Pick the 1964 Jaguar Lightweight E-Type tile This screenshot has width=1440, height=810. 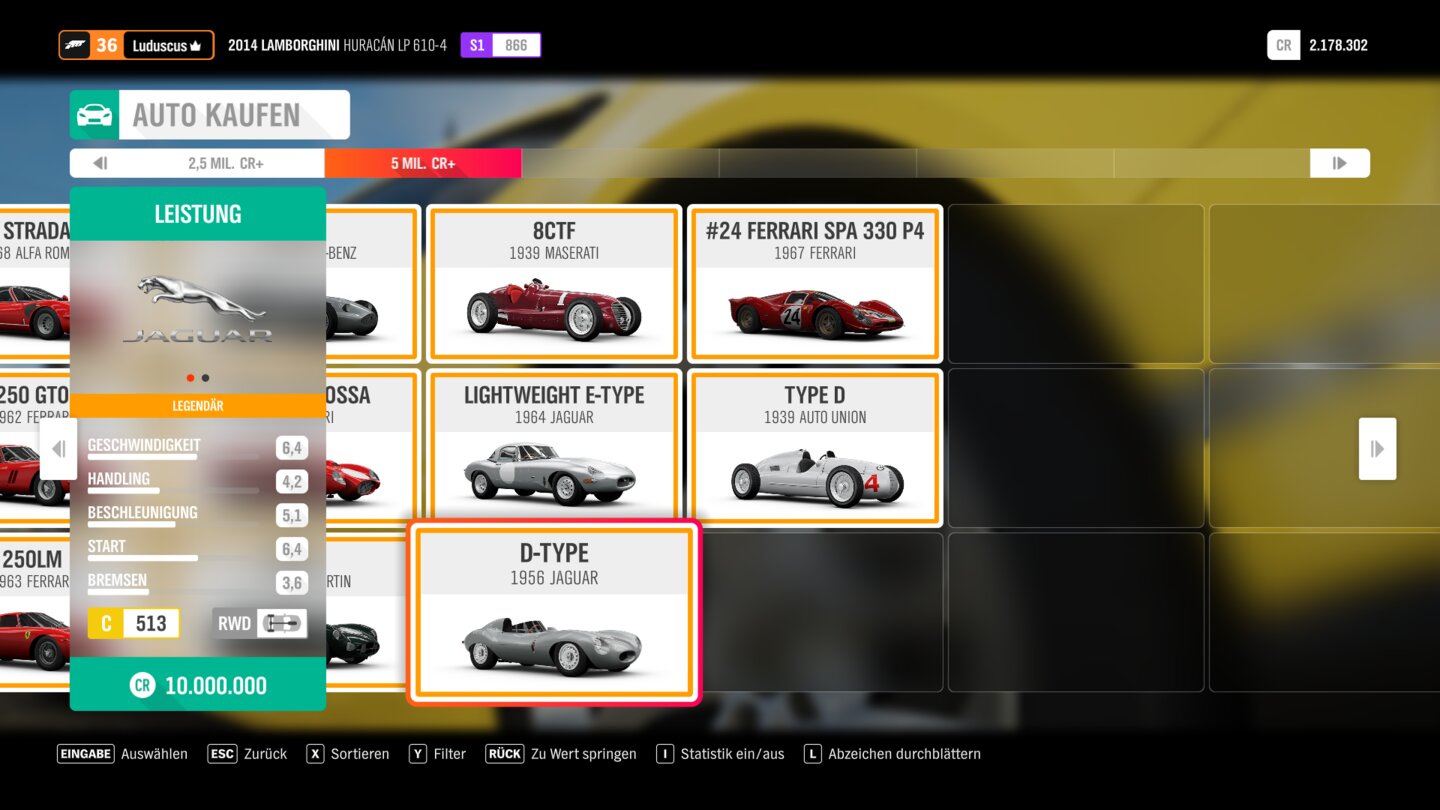554,448
